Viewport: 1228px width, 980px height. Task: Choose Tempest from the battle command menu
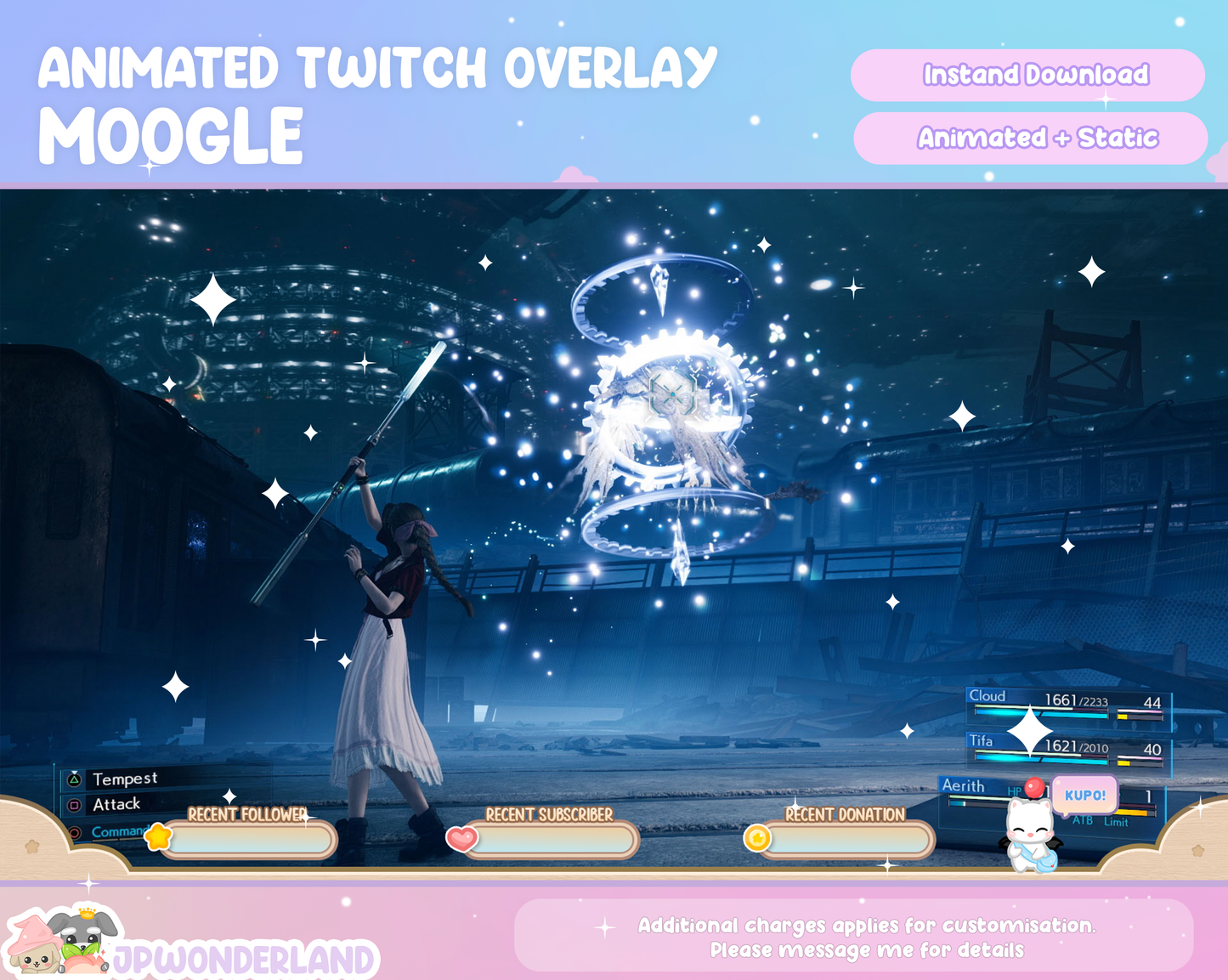tap(125, 779)
